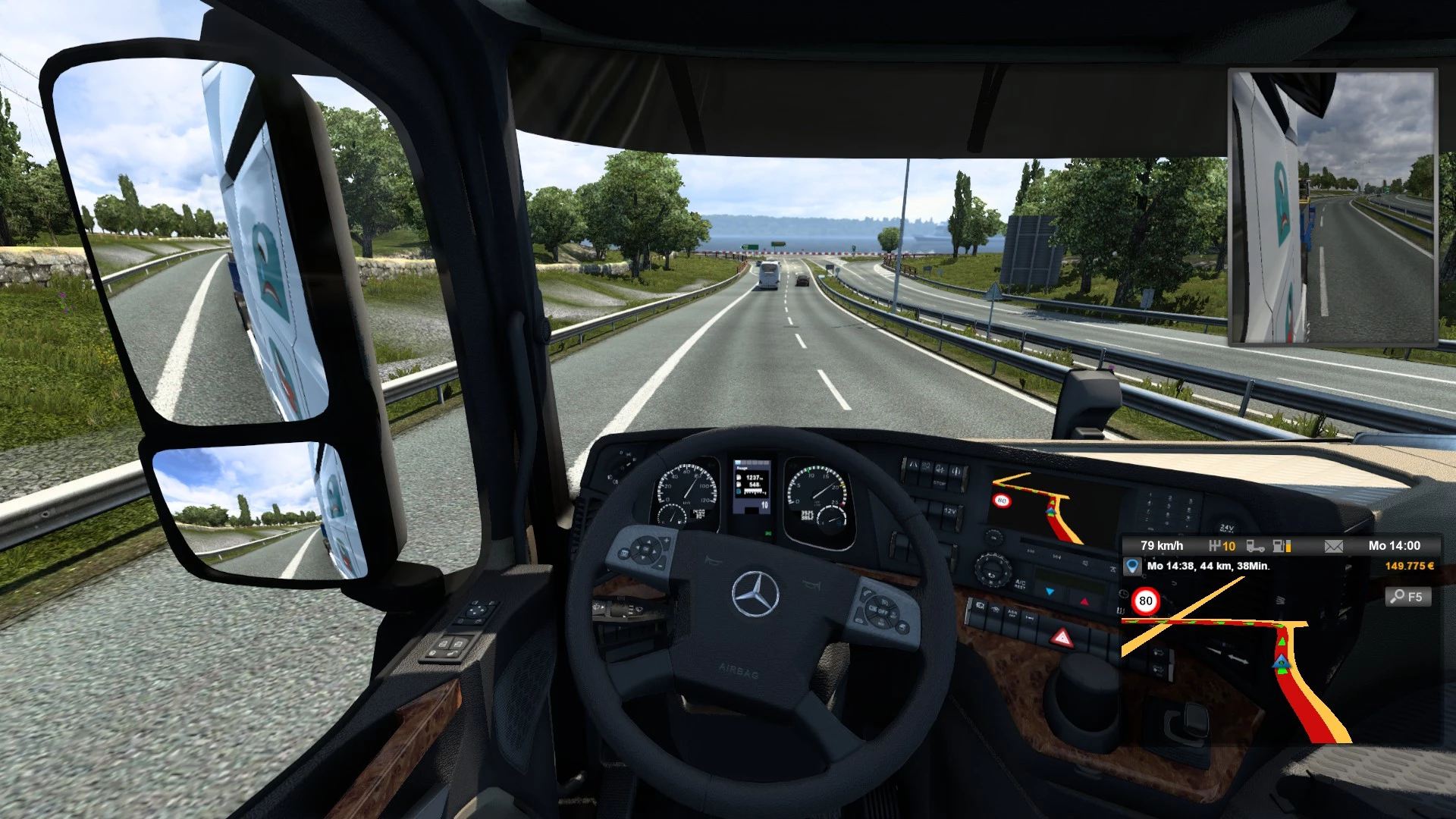Click the truck damage status icon
Viewport: 1456px width, 819px height.
coord(1255,546)
